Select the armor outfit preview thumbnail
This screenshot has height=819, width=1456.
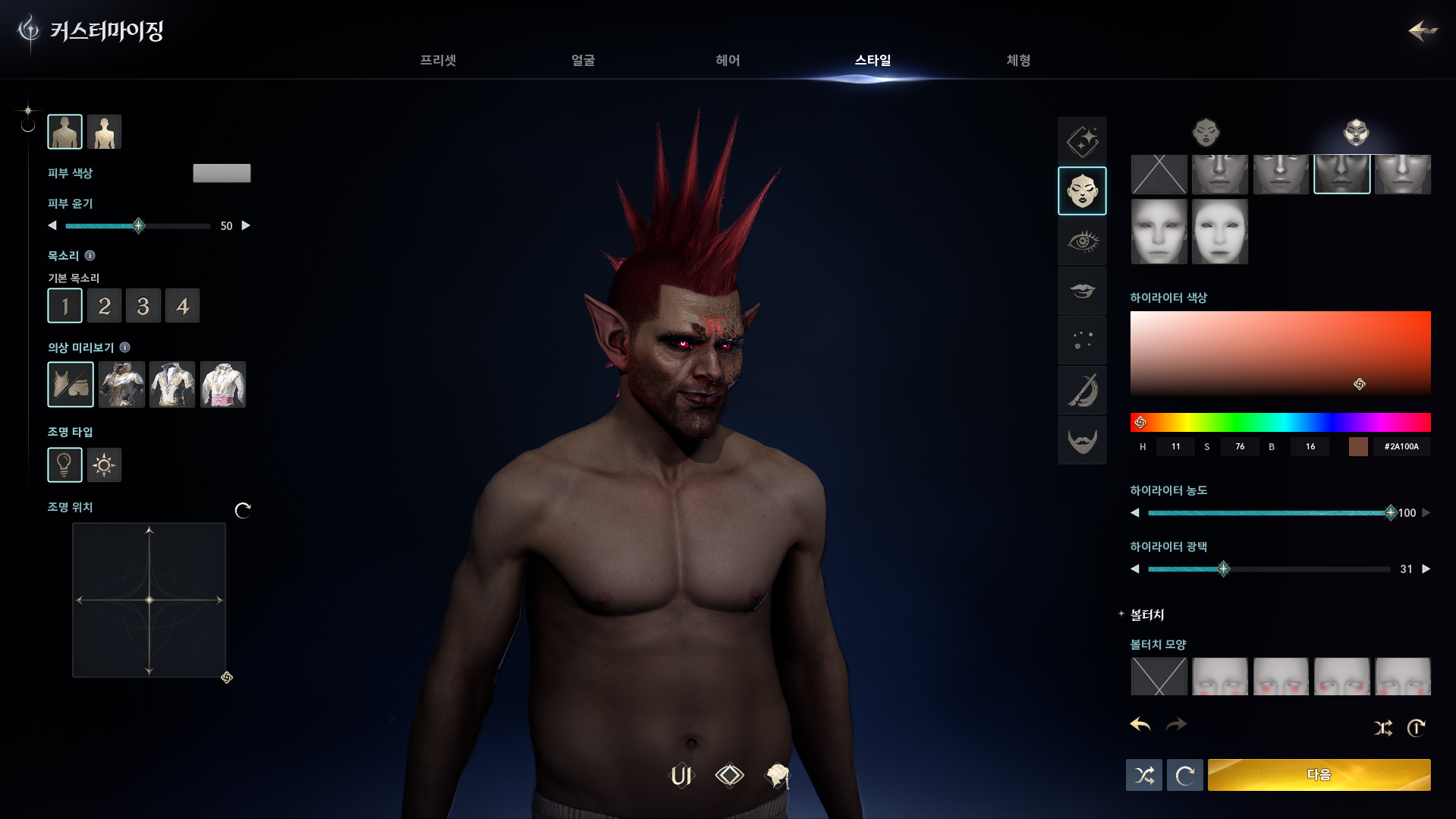point(121,385)
